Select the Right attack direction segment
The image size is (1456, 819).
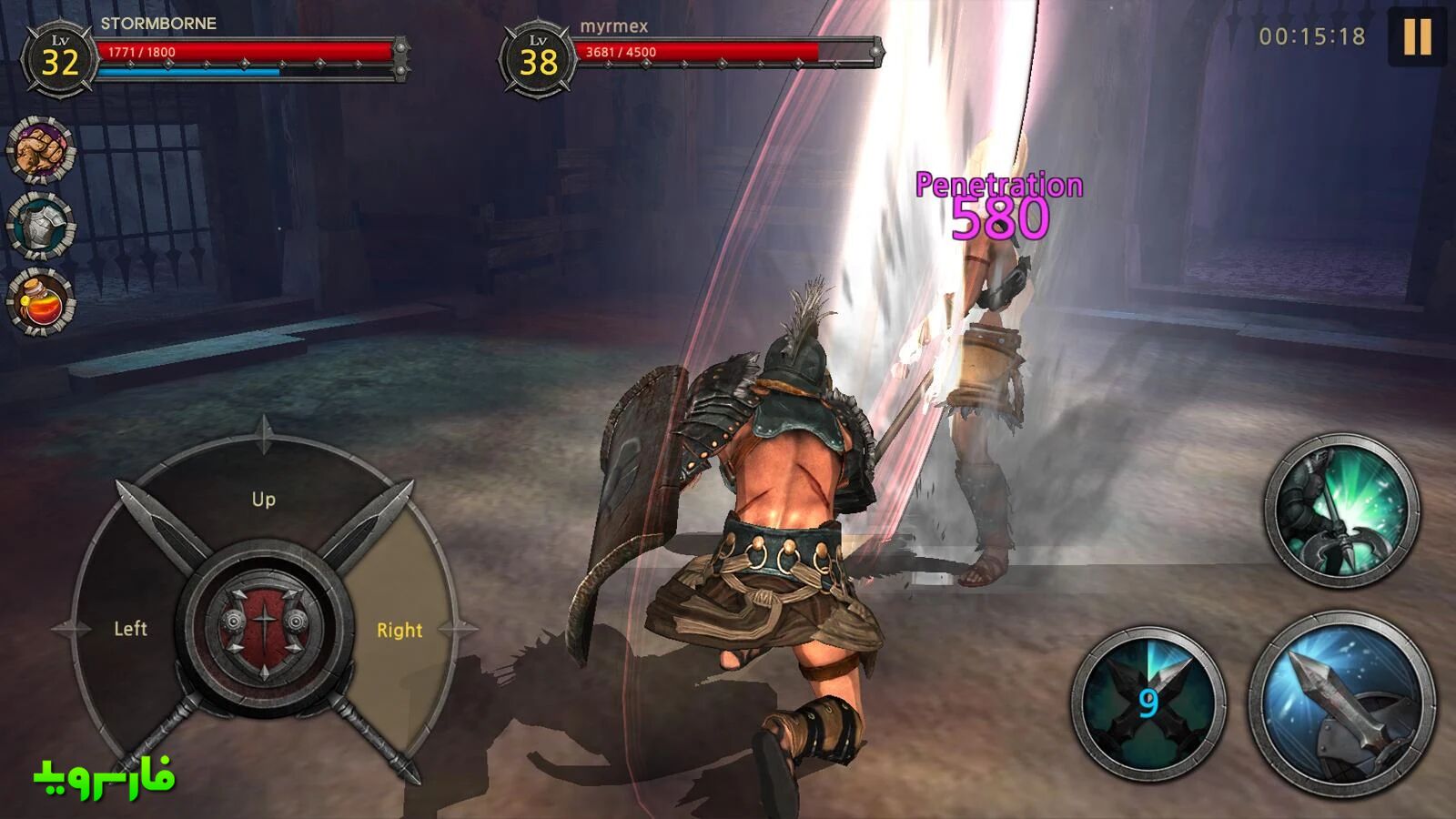pyautogui.click(x=400, y=628)
